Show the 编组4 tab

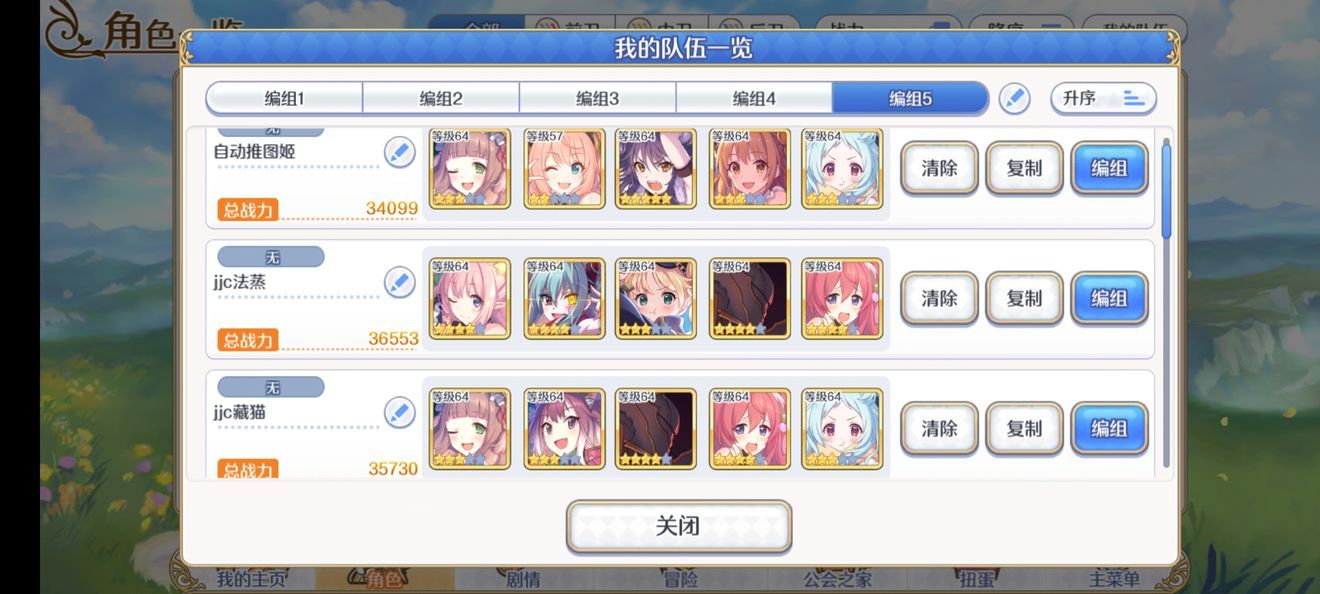point(754,99)
